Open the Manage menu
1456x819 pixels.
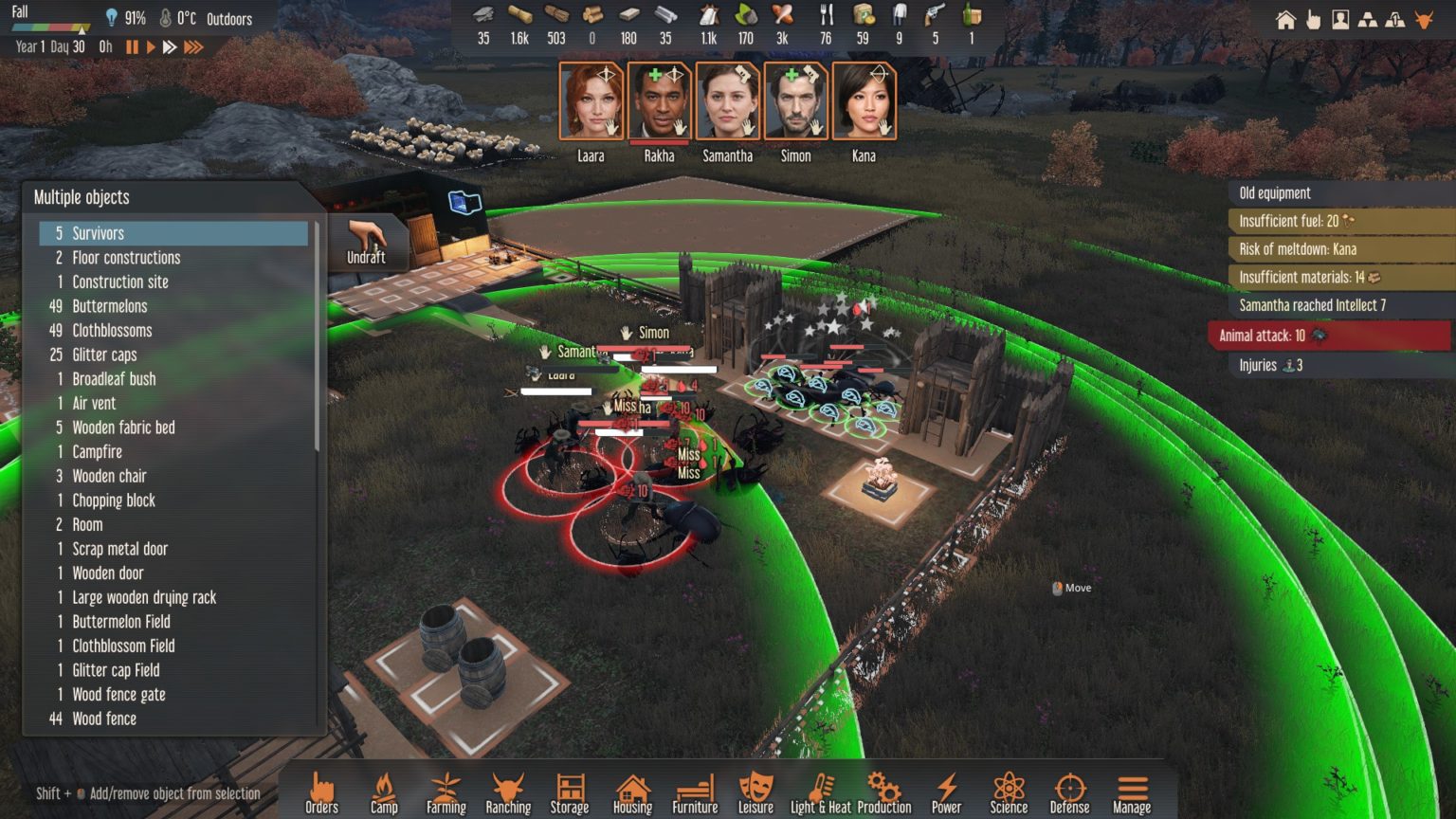[1132, 792]
